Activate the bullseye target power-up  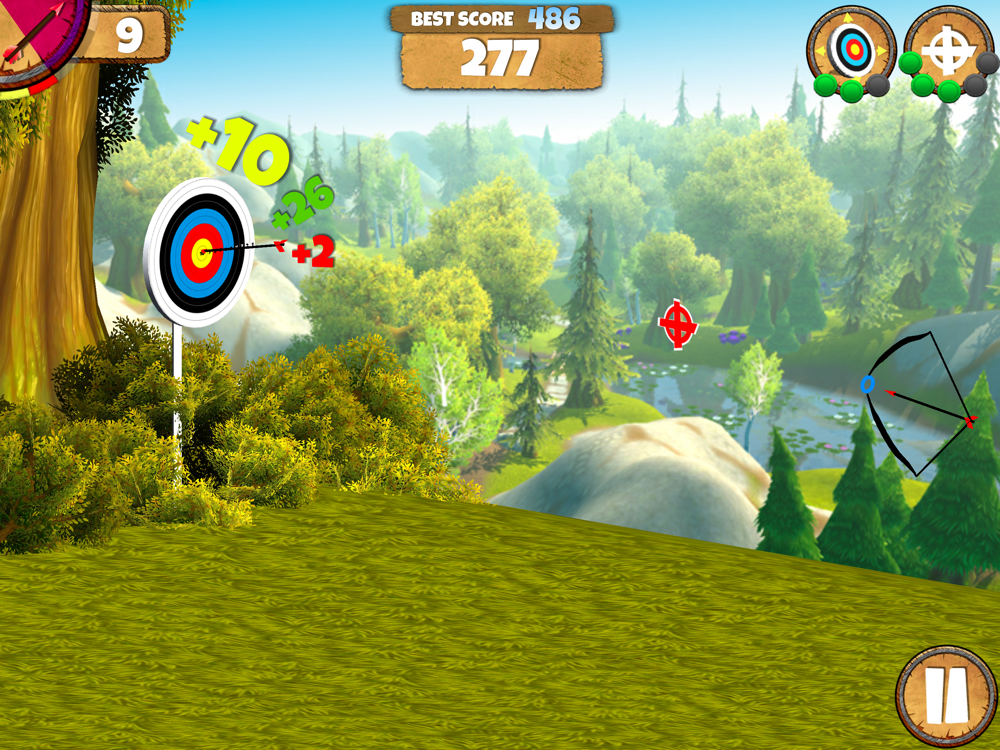(x=852, y=46)
